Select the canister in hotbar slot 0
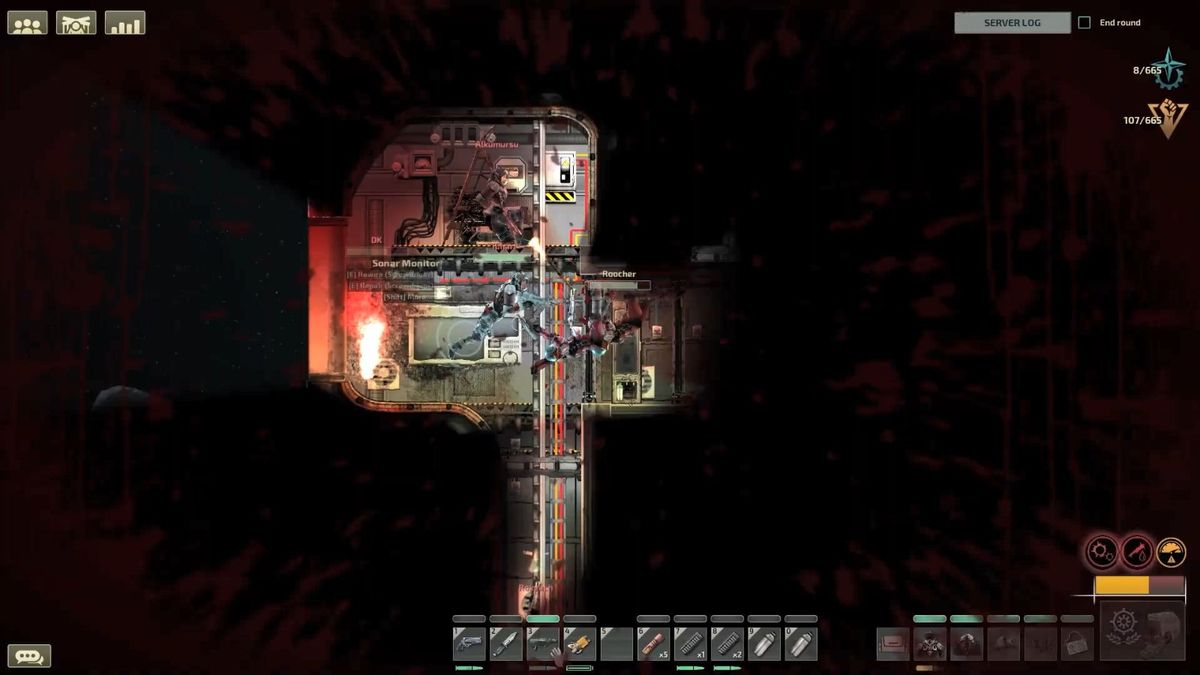 tap(801, 643)
